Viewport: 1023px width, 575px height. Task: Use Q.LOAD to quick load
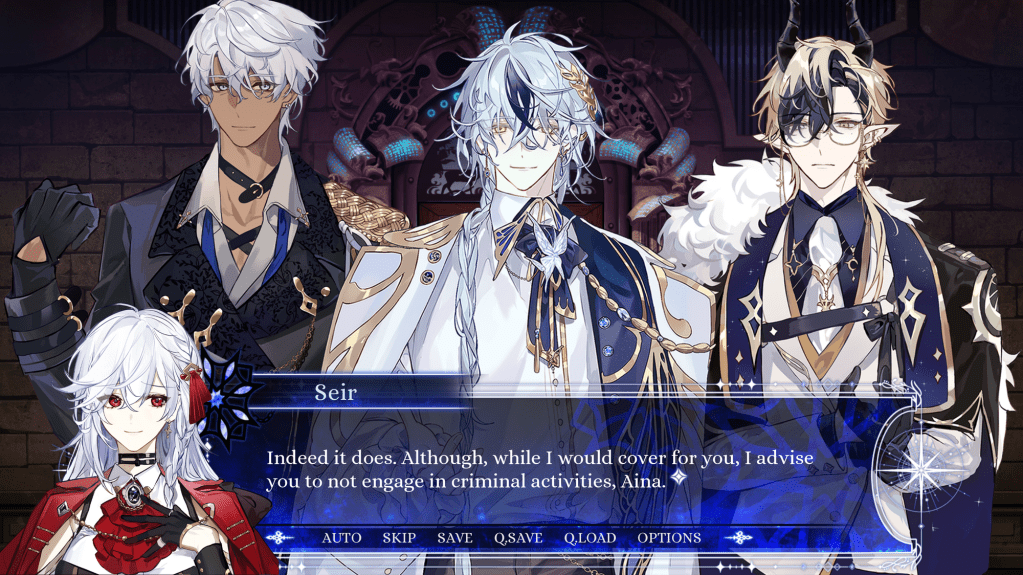click(x=590, y=538)
